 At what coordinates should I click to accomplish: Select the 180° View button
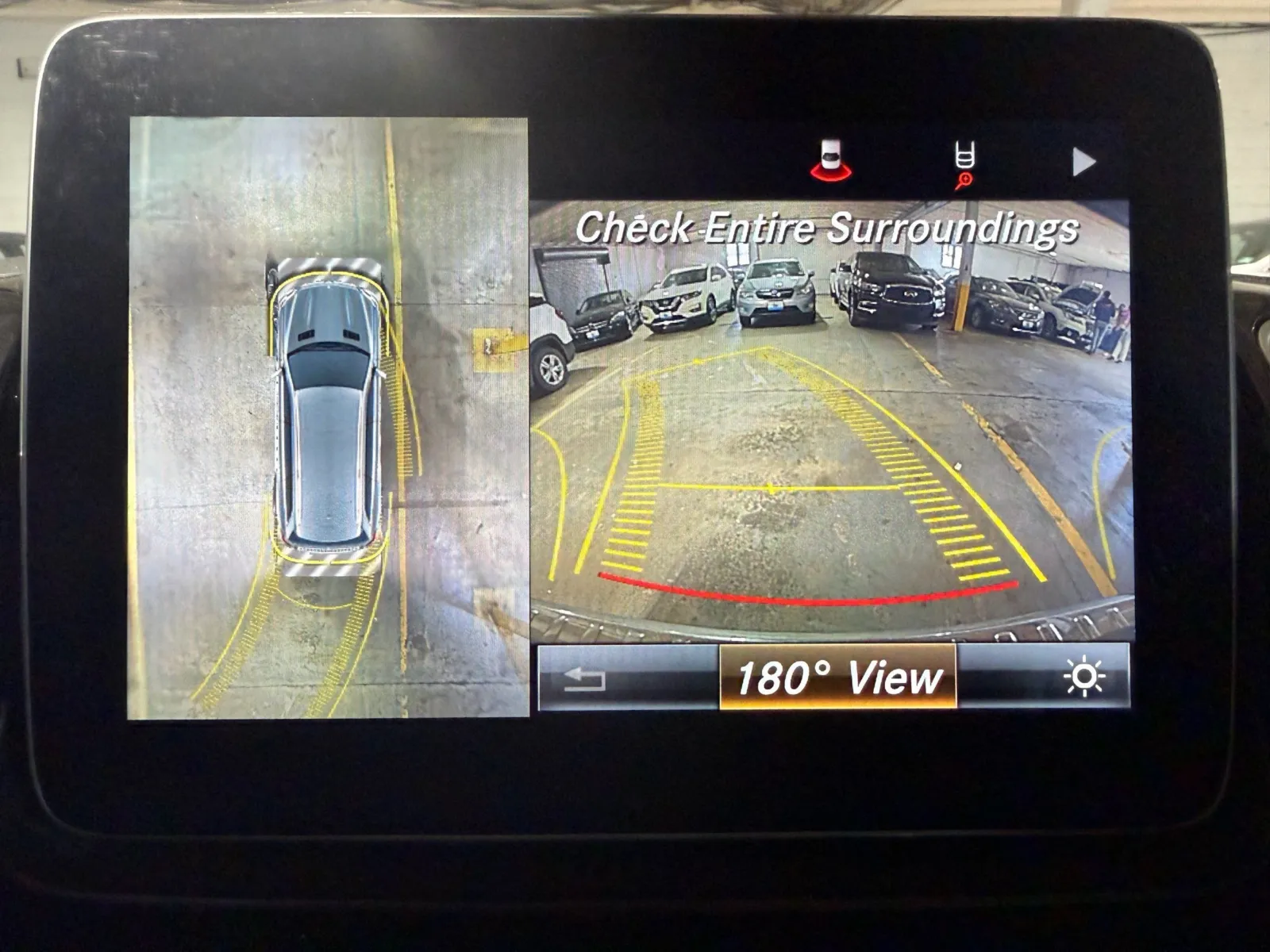[x=837, y=678]
